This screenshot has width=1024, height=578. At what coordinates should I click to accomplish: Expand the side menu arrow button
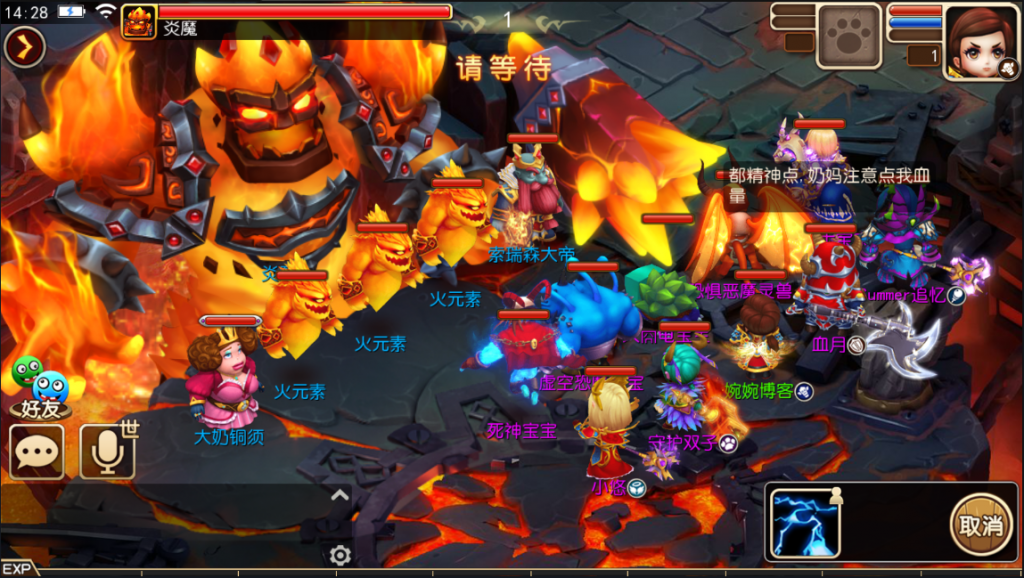click(x=24, y=46)
